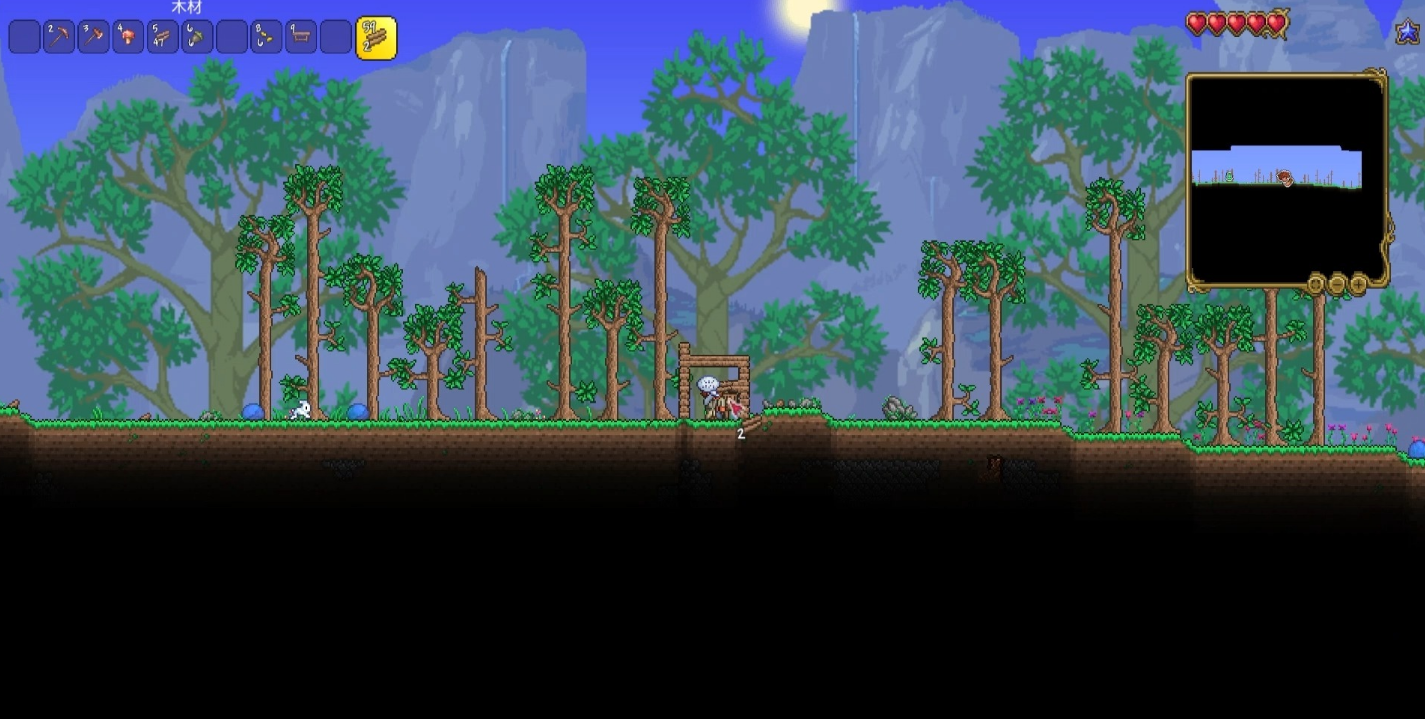Zoom out the minimap with minus button

click(x=1337, y=285)
